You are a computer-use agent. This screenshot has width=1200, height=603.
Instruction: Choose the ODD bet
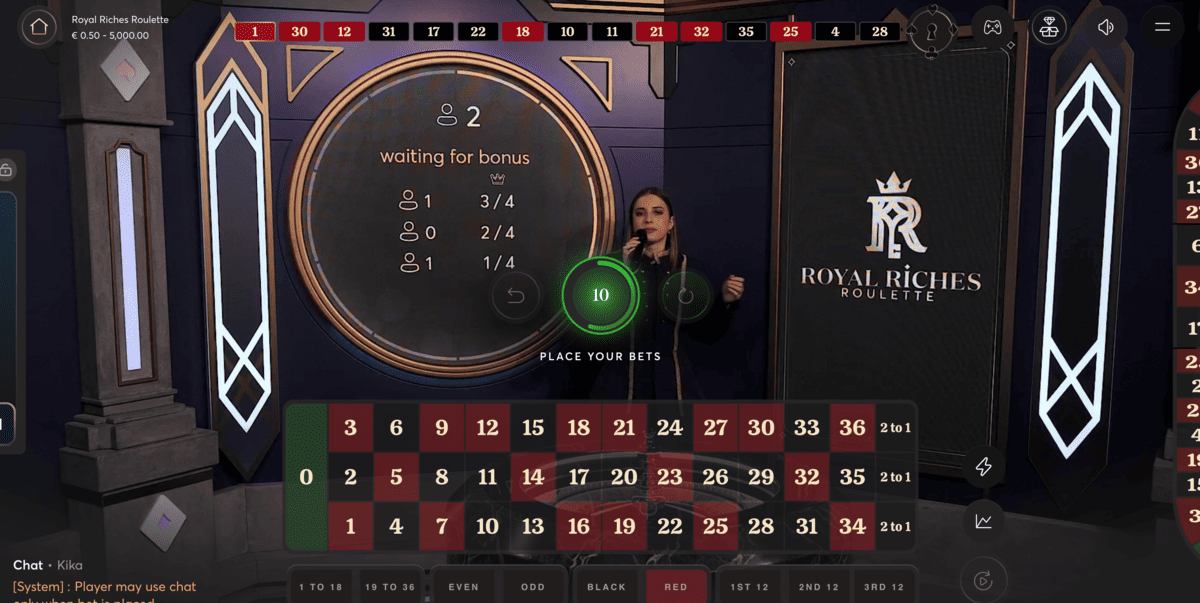(x=534, y=587)
